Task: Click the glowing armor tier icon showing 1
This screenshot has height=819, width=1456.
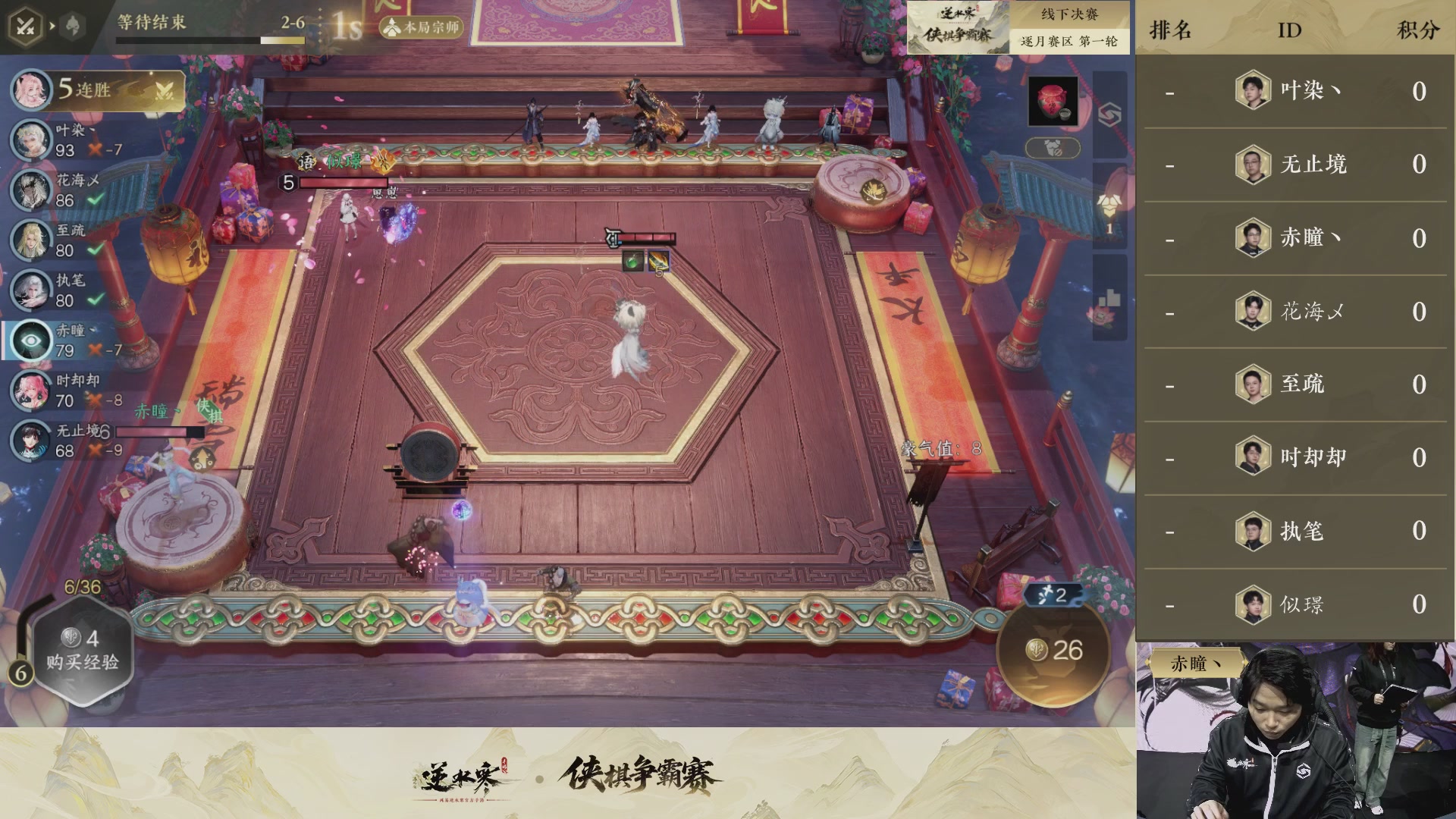Action: tap(1109, 205)
